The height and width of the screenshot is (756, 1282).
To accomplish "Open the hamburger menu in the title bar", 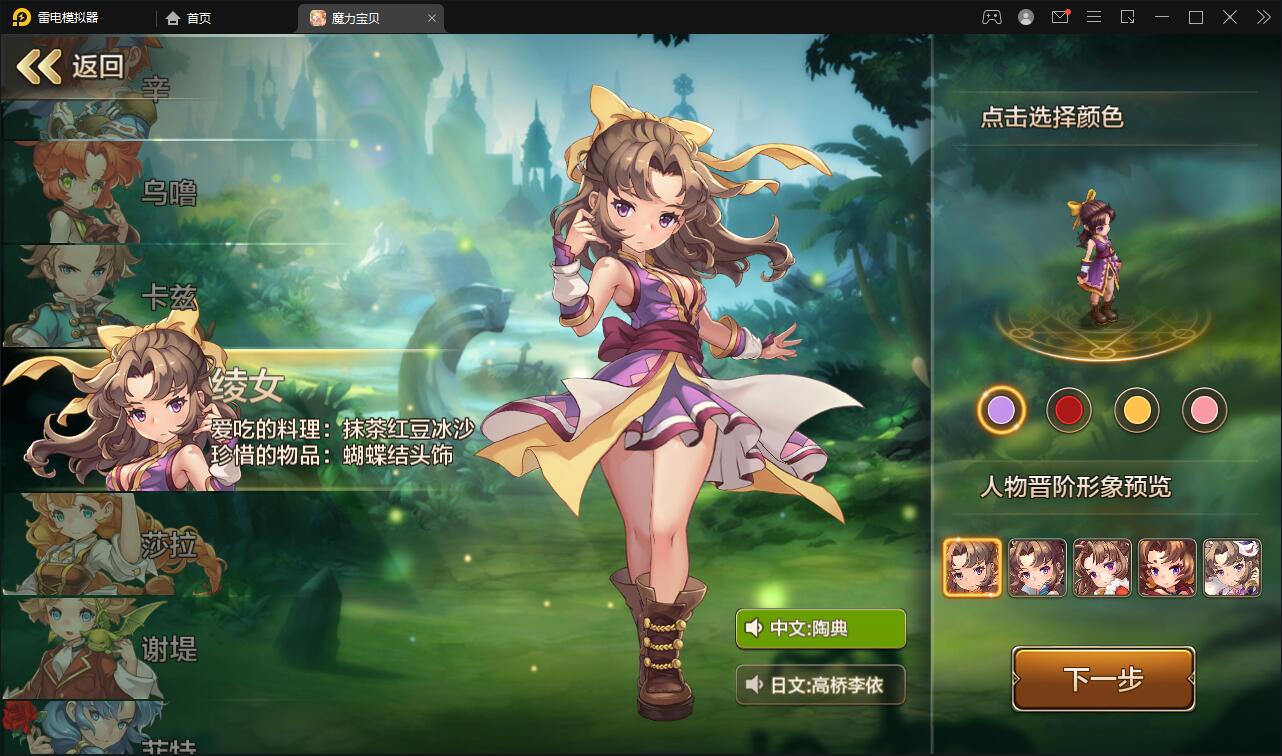I will [1094, 17].
